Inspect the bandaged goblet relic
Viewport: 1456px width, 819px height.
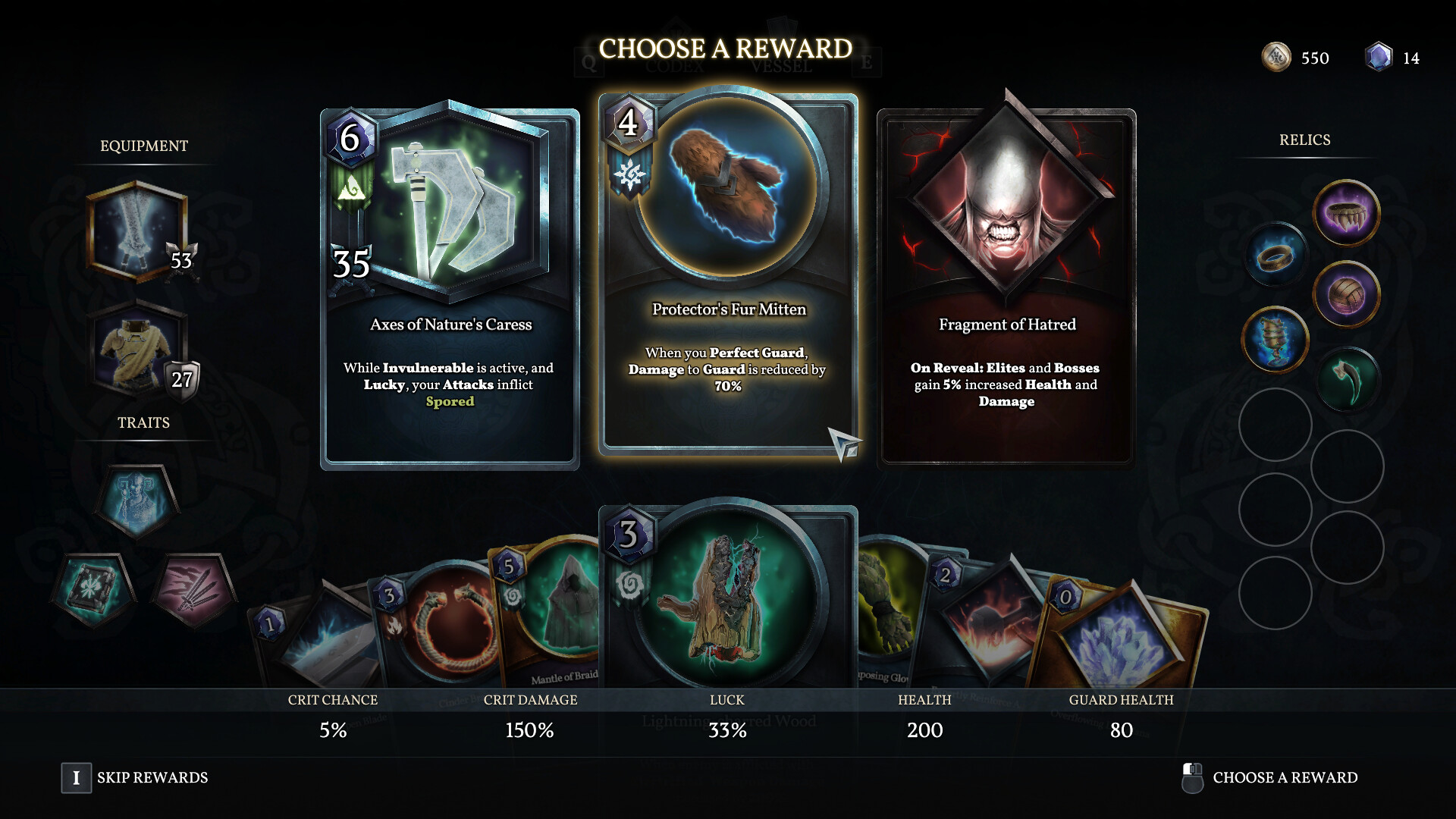point(1276,339)
